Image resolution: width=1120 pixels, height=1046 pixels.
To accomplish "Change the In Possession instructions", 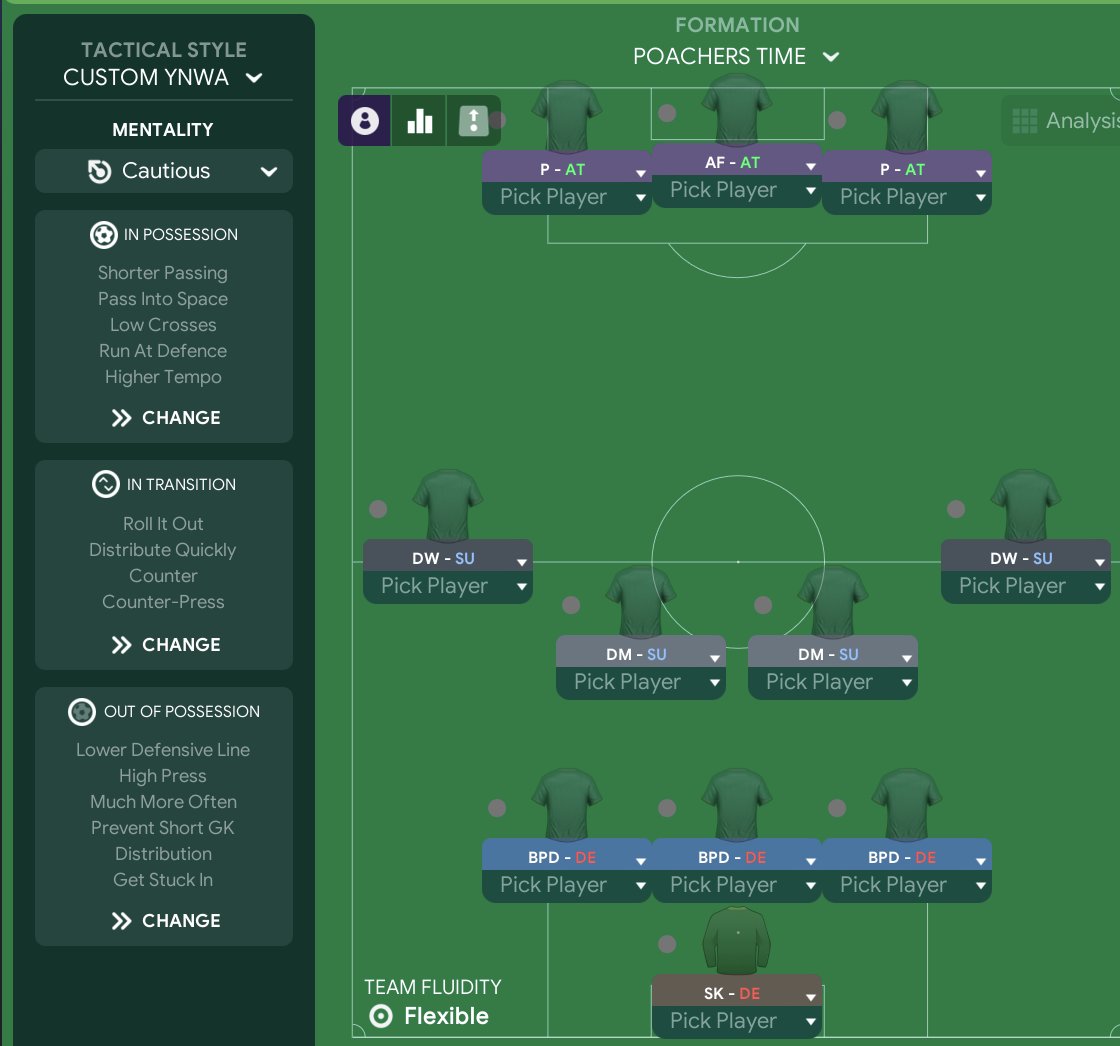I will (x=165, y=418).
